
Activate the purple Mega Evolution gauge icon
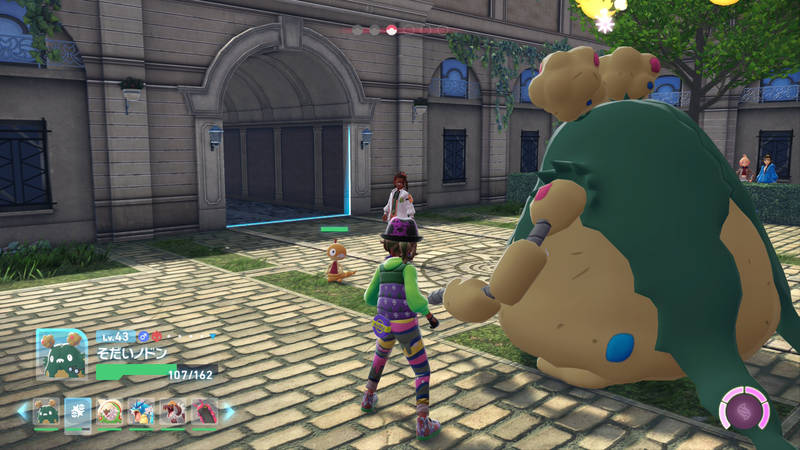click(x=744, y=410)
